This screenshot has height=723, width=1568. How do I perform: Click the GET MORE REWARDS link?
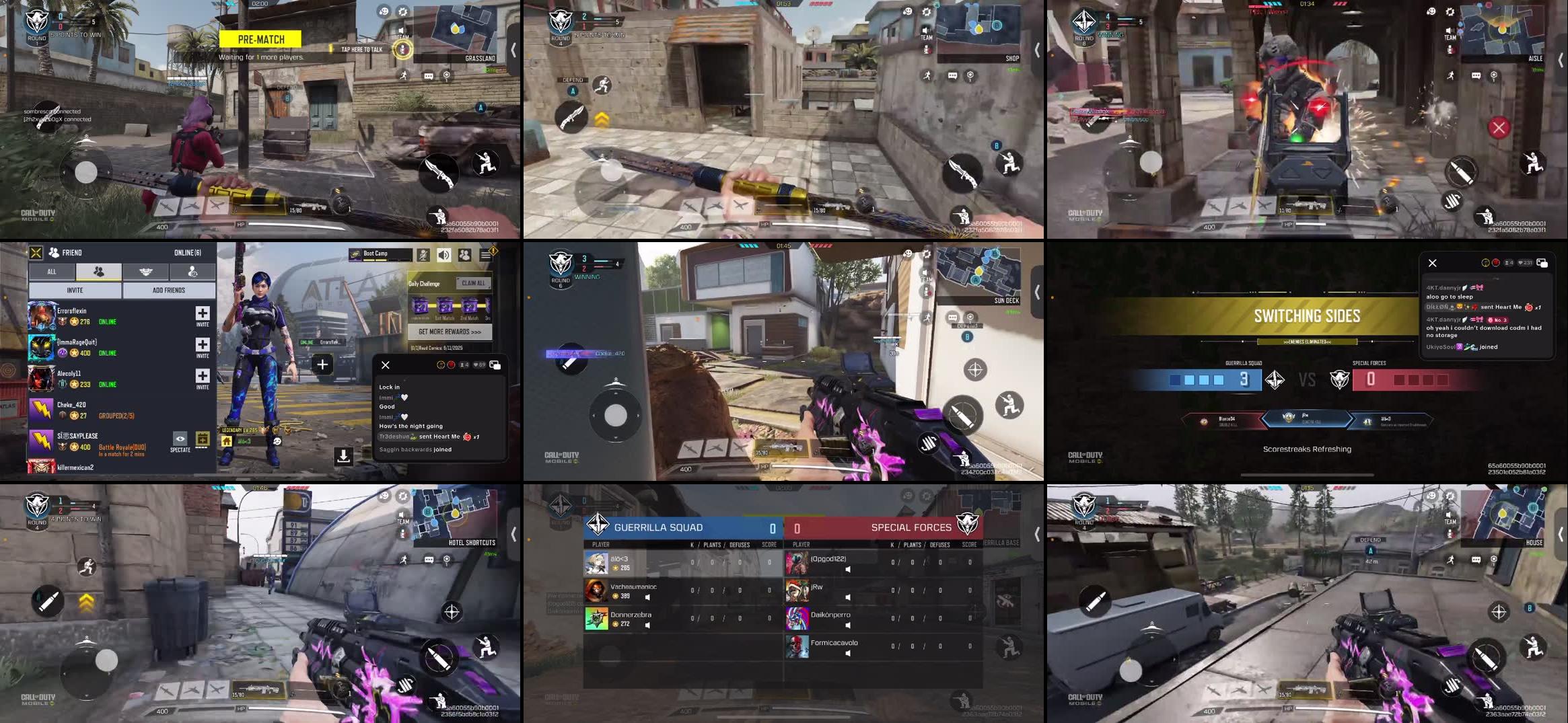pyautogui.click(x=450, y=331)
